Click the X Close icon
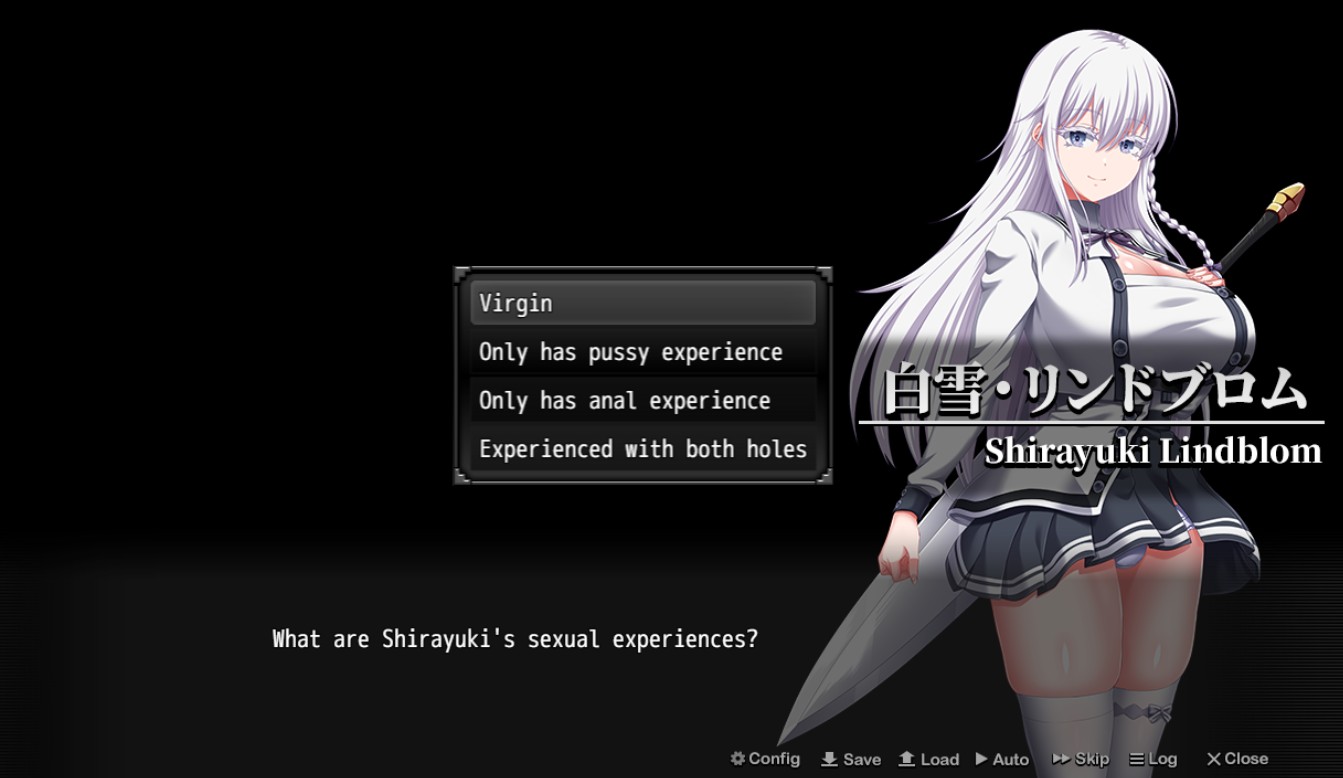1343x778 pixels. [1216, 758]
